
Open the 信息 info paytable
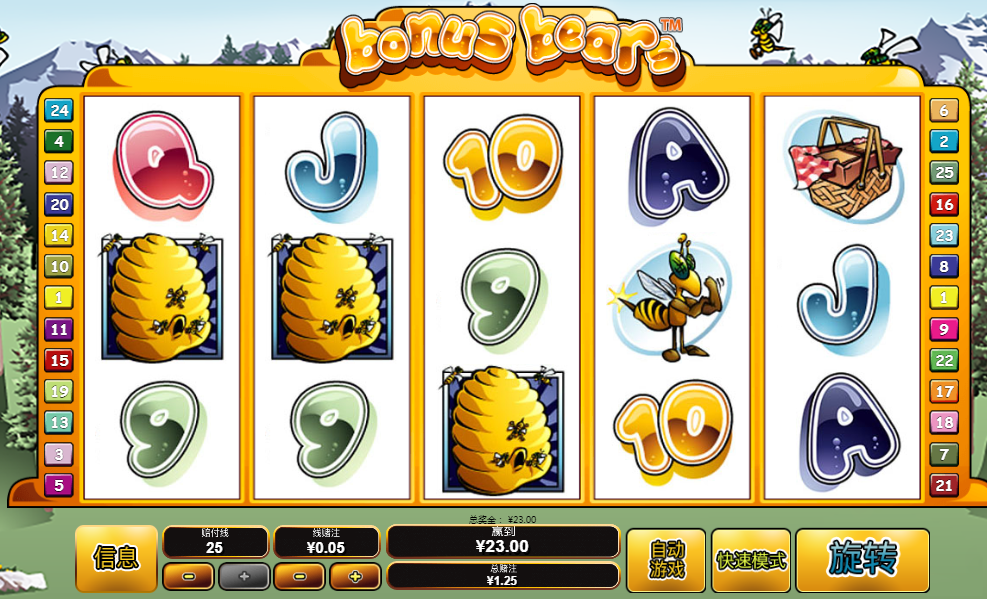coord(116,558)
